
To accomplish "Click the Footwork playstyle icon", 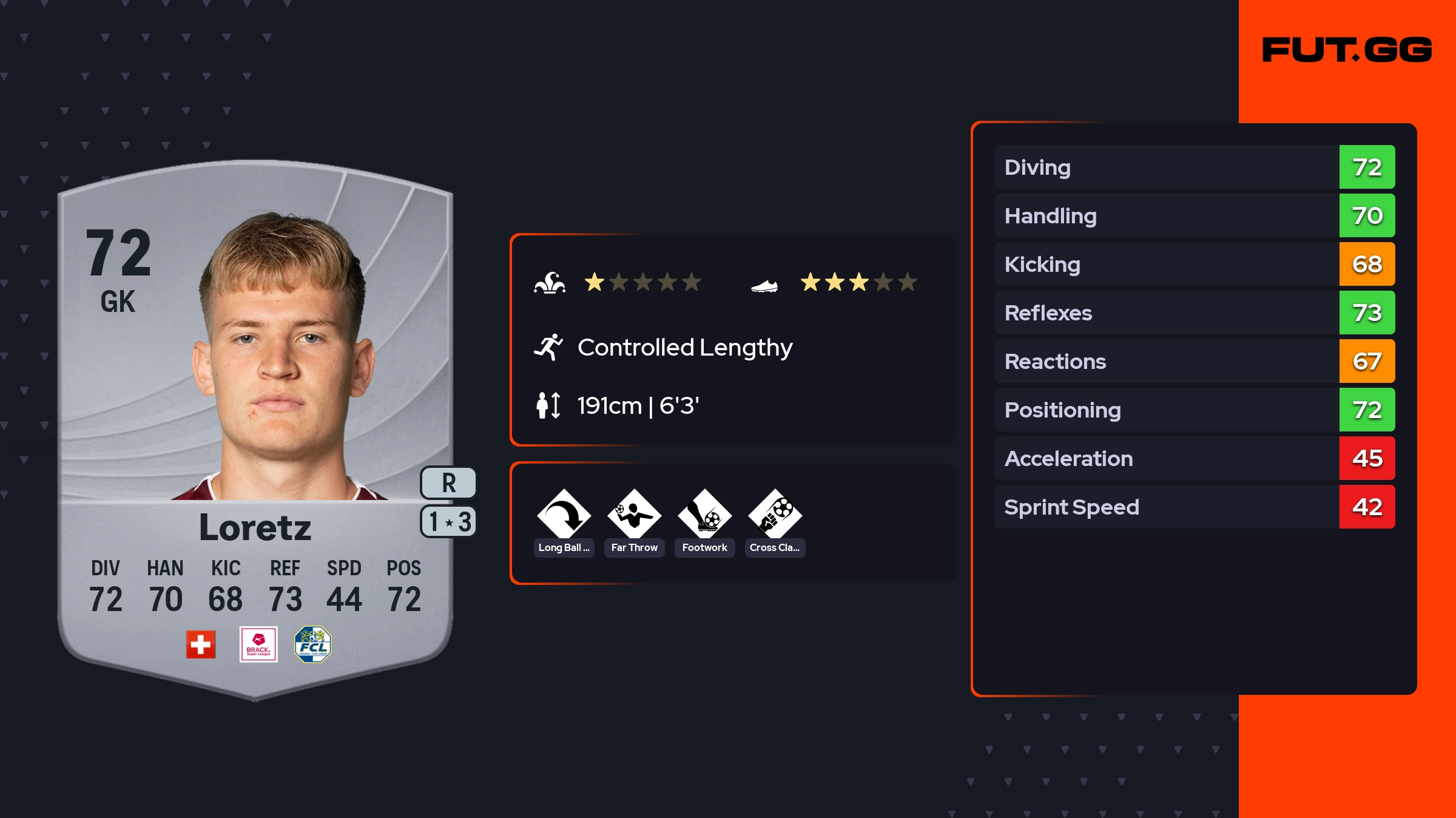I will pos(704,515).
